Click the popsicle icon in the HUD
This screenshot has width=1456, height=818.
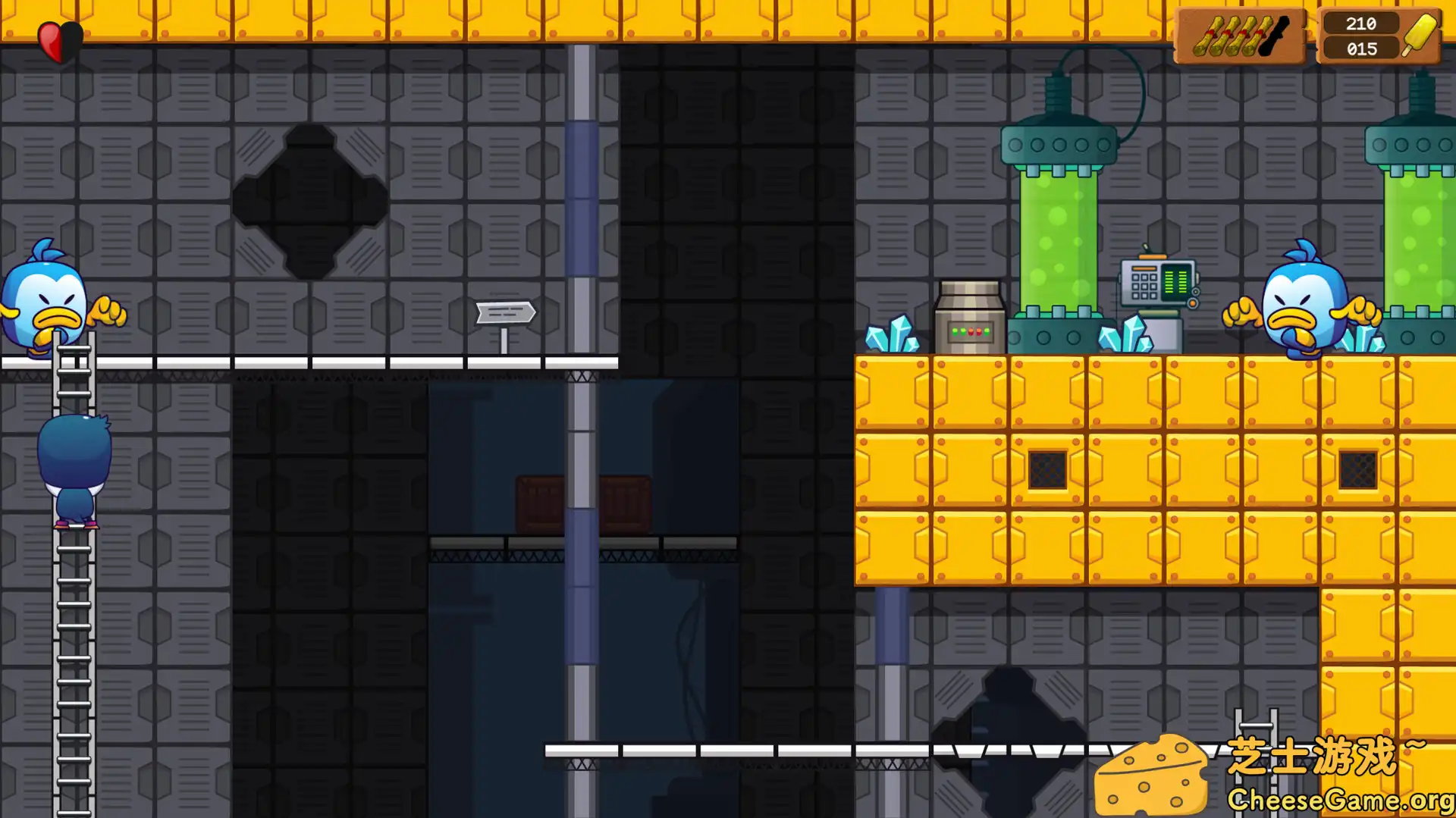click(x=1421, y=34)
